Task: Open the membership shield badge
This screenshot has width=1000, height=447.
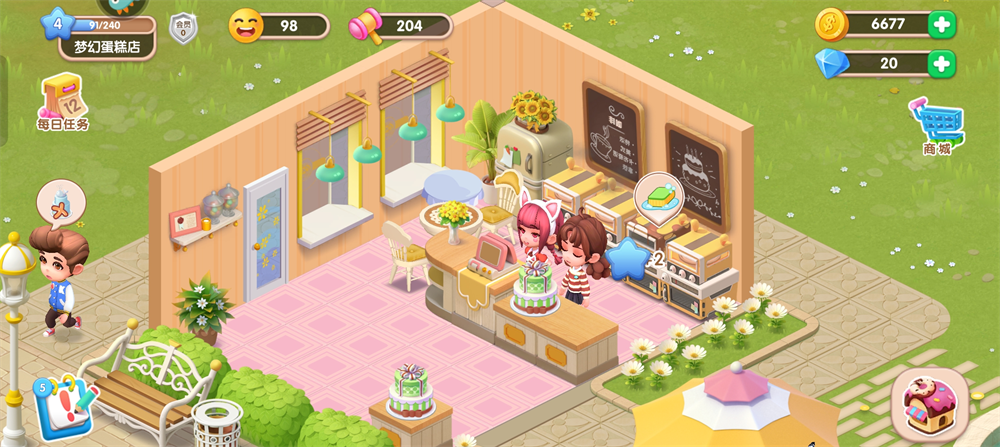Action: pos(183,28)
